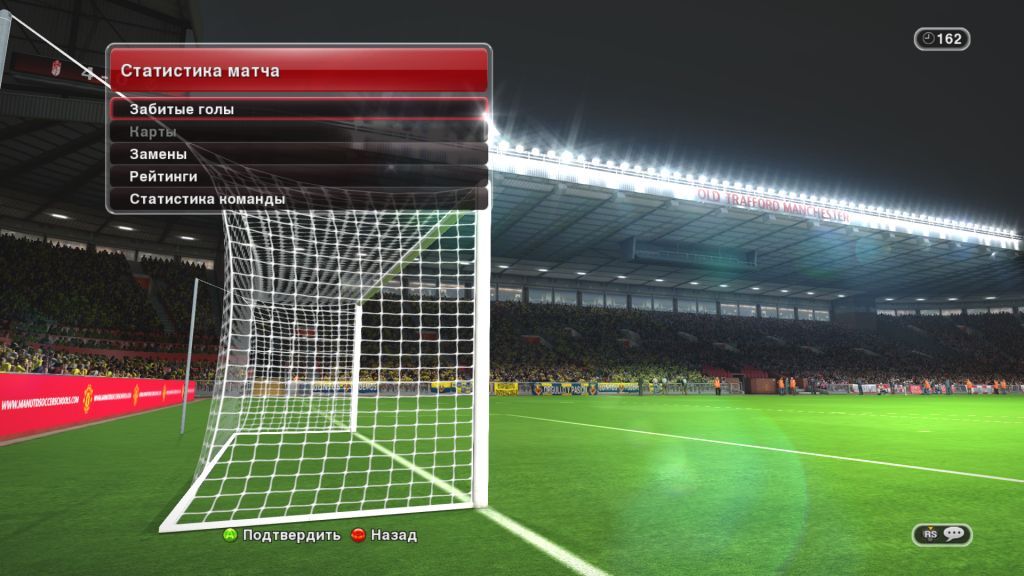
Task: Choose Замены in the match statistics menu
Action: pos(298,154)
